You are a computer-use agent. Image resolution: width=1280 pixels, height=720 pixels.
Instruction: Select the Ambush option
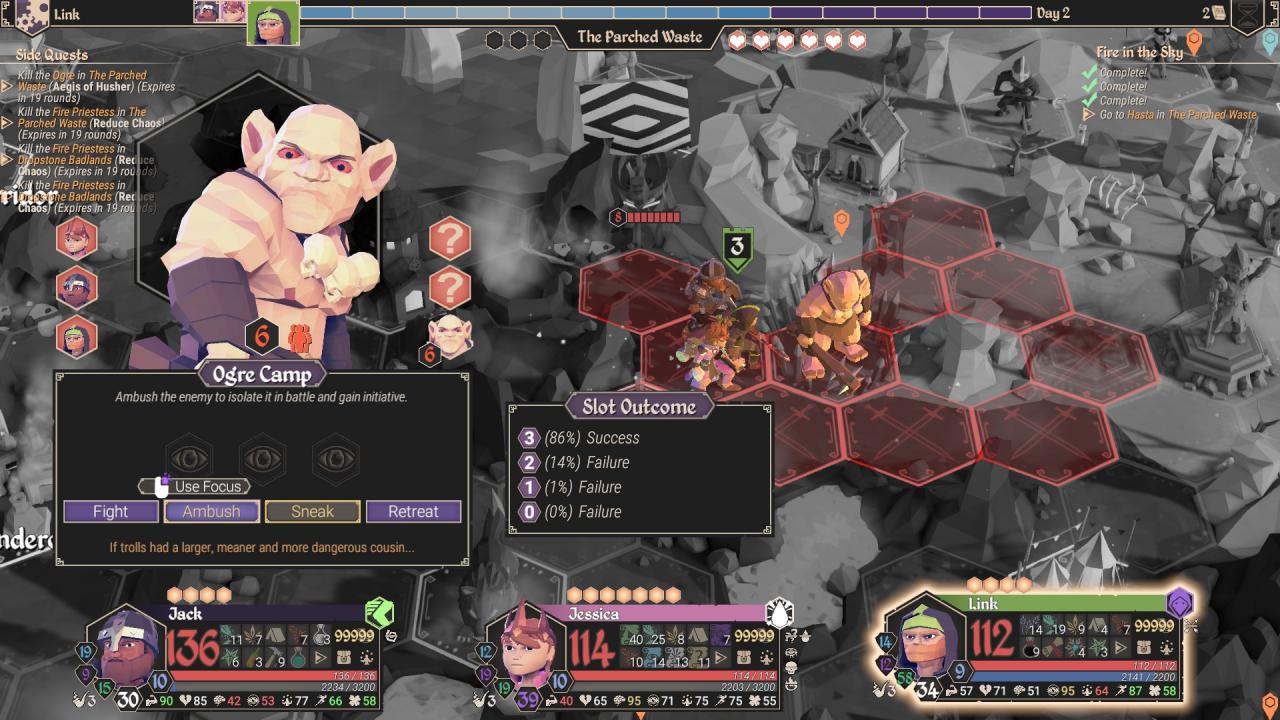click(212, 512)
